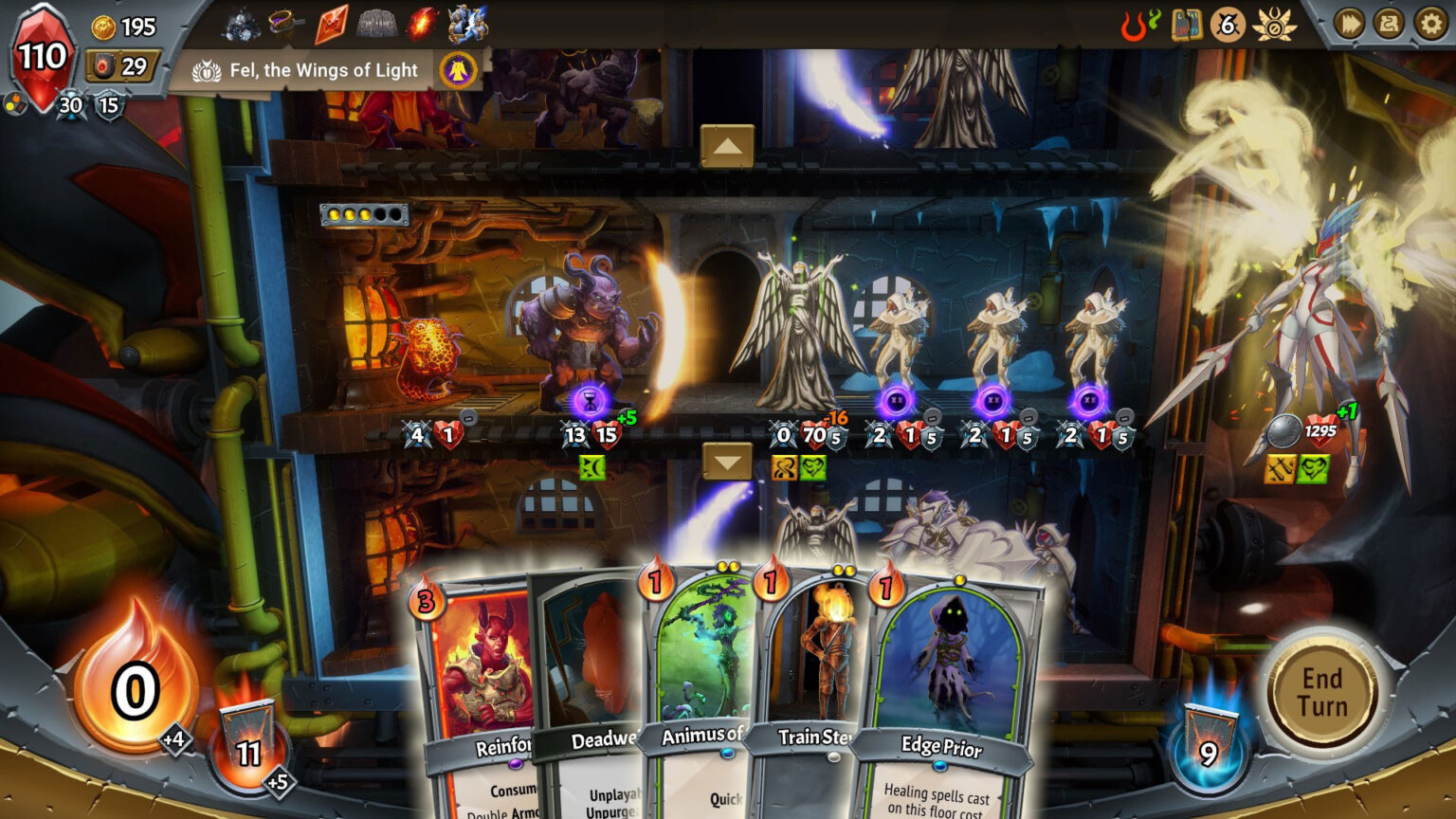This screenshot has height=819, width=1456.
Task: Open the settings gear menu
Action: point(1429,25)
